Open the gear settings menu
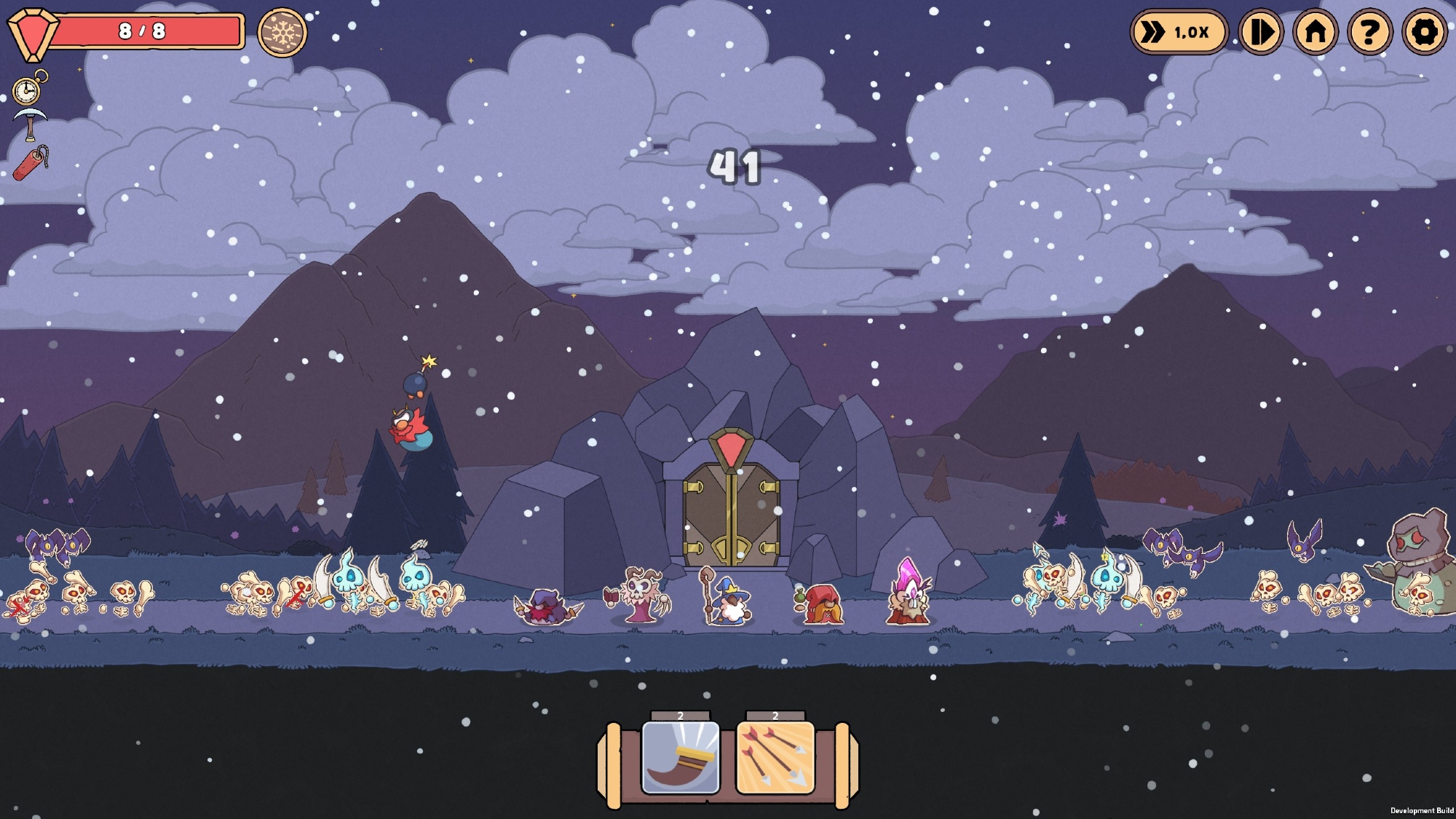The height and width of the screenshot is (819, 1456). click(x=1424, y=32)
